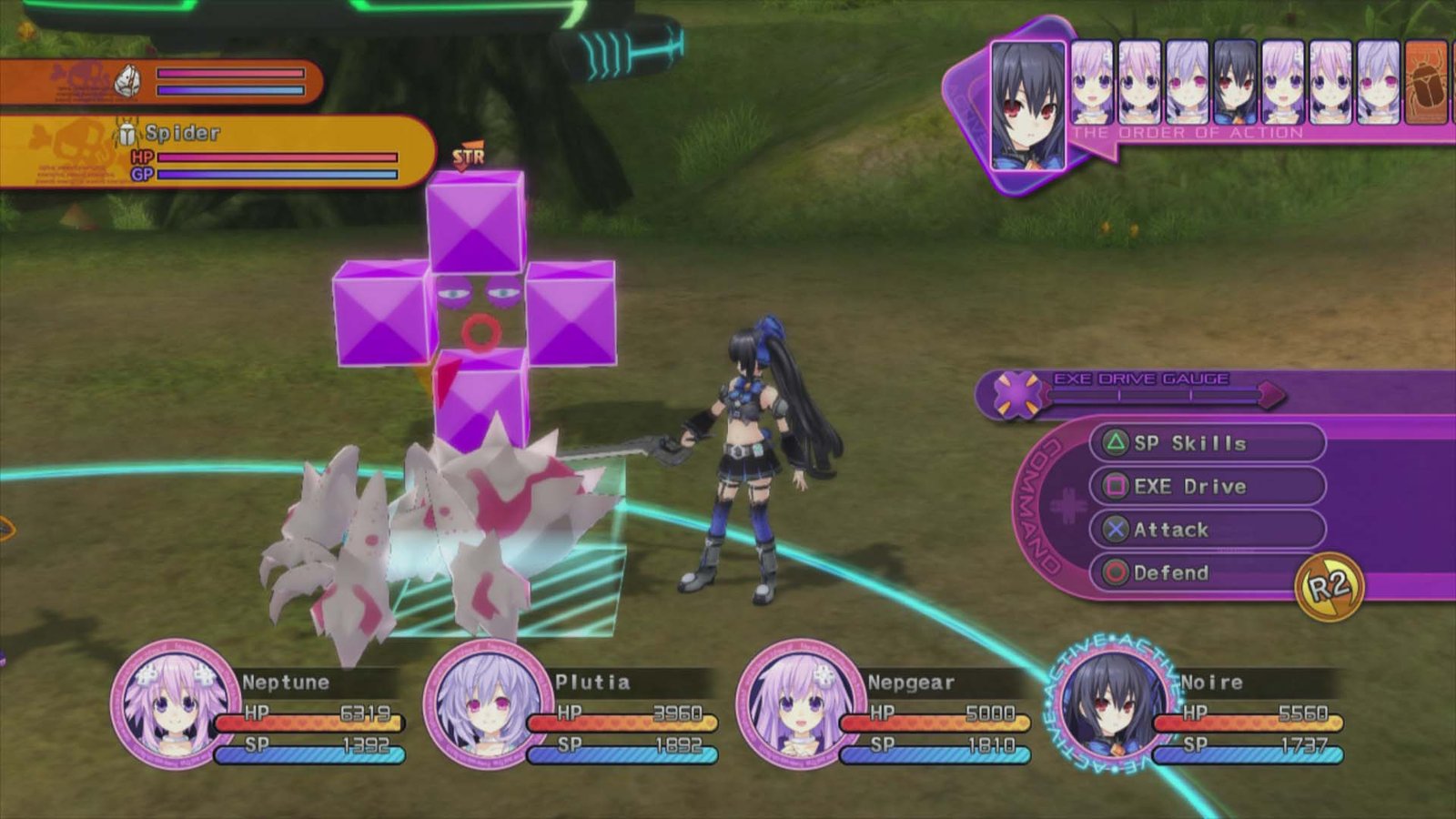Choose the Defend command

click(x=1207, y=572)
